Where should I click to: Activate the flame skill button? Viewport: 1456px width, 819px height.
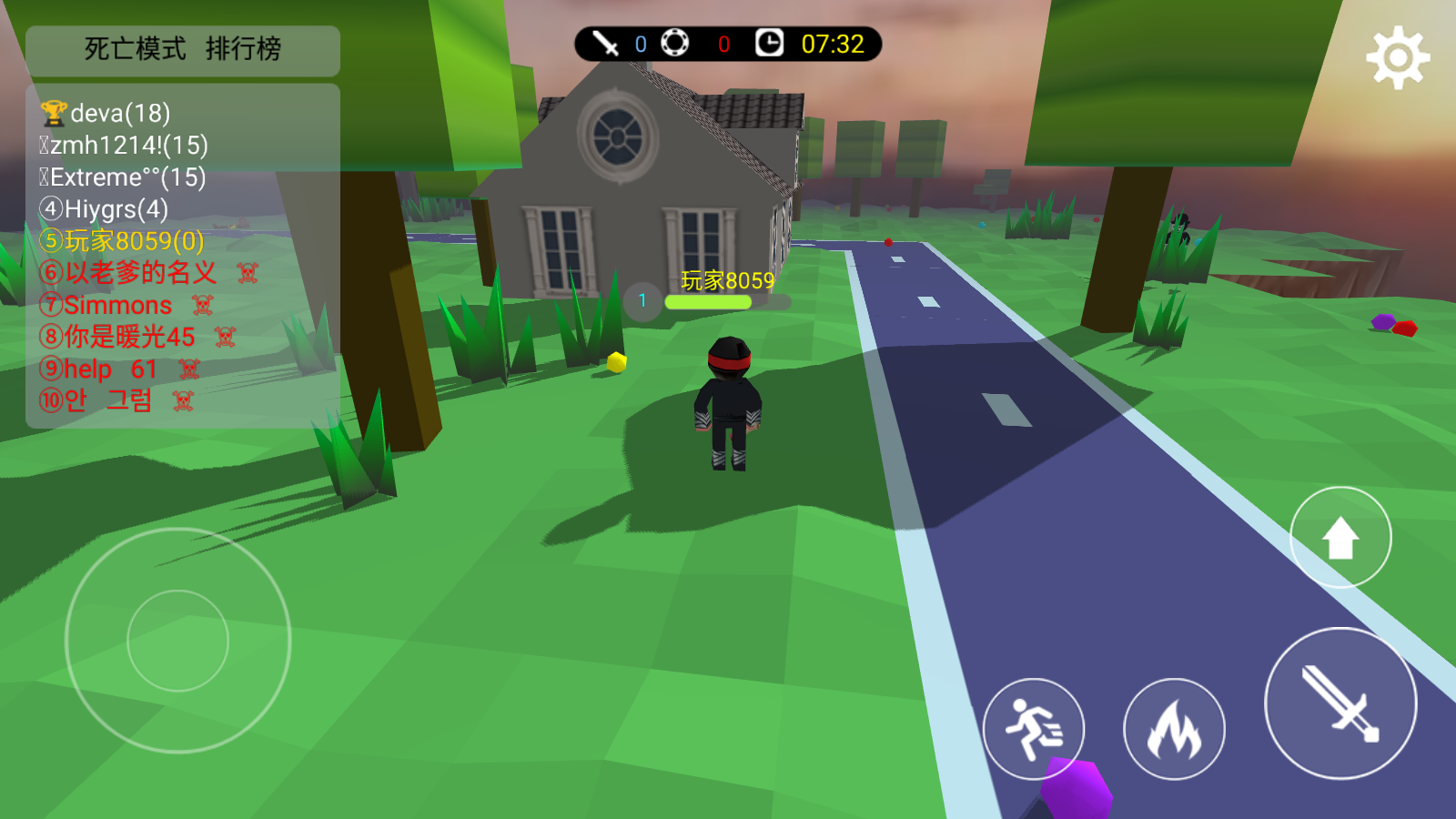click(1174, 729)
